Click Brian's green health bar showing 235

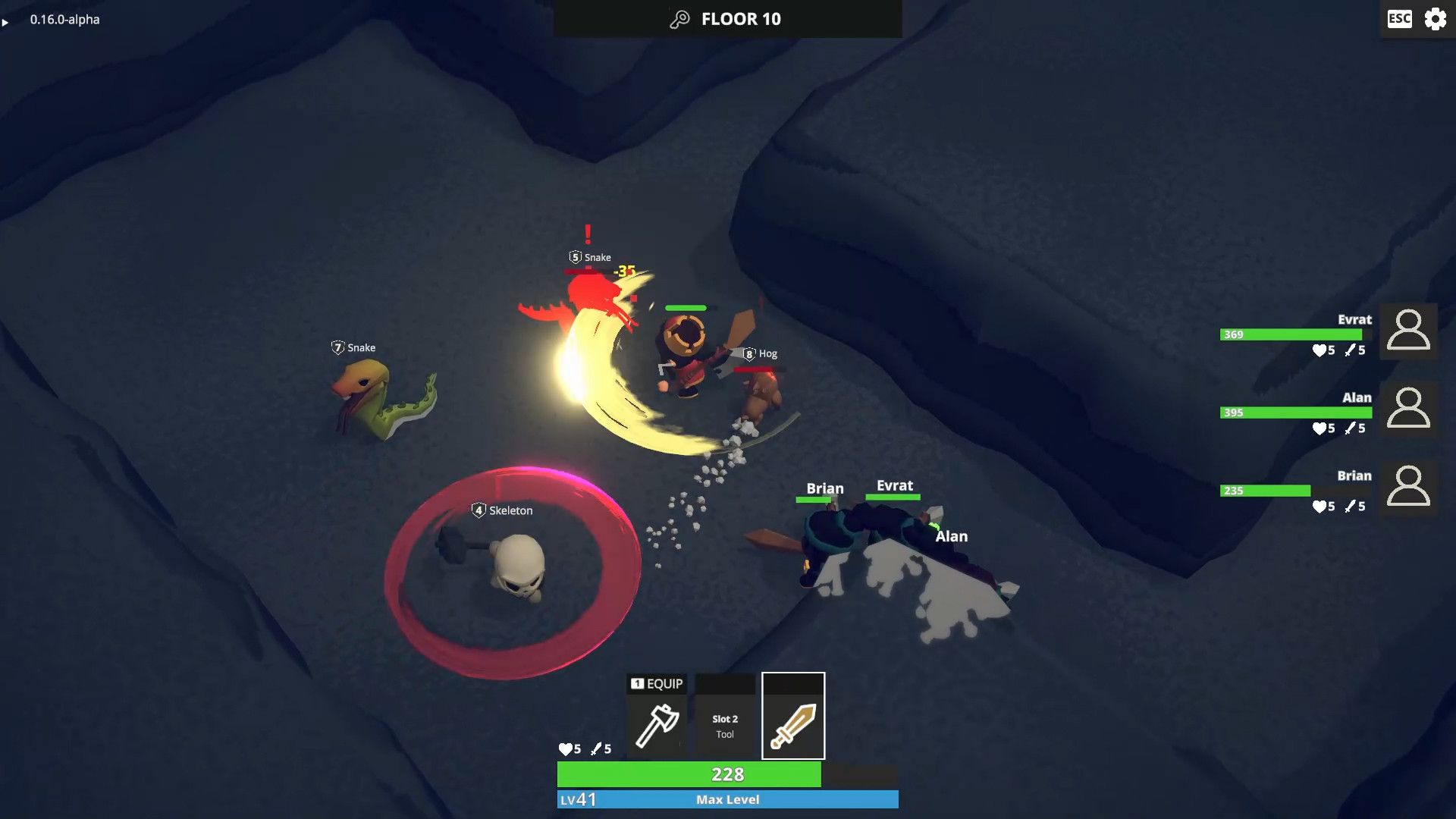pyautogui.click(x=1265, y=491)
